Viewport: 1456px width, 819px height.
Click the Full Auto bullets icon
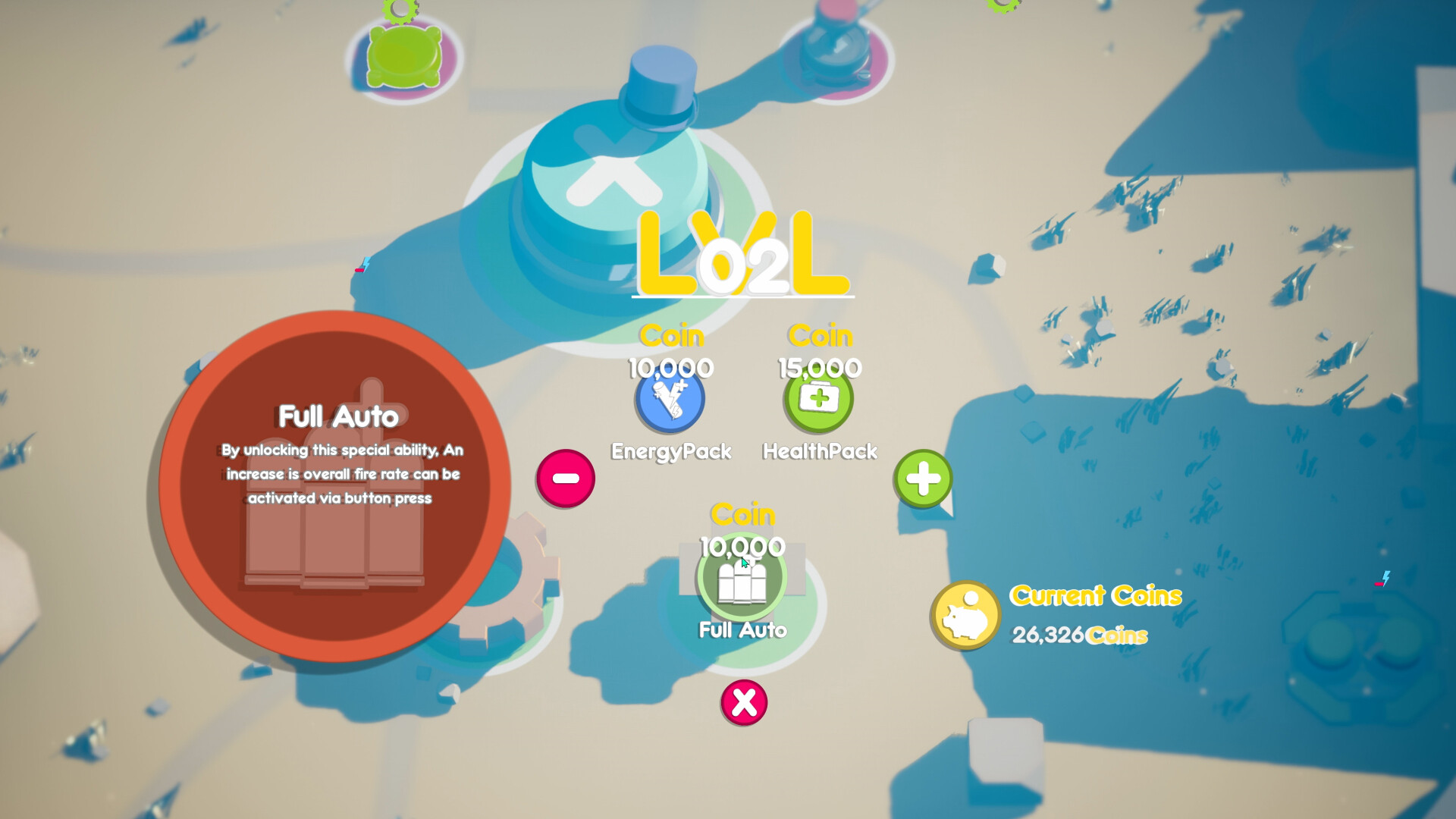pyautogui.click(x=744, y=577)
